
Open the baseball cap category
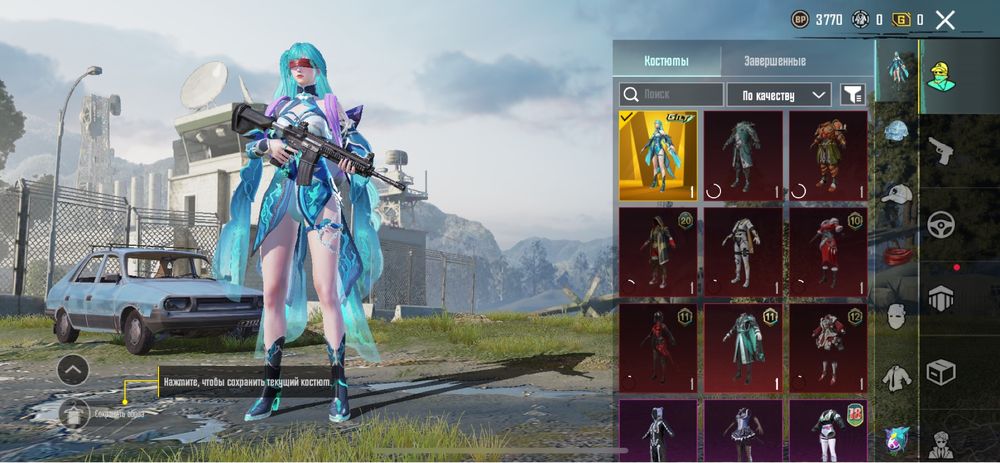(x=897, y=194)
